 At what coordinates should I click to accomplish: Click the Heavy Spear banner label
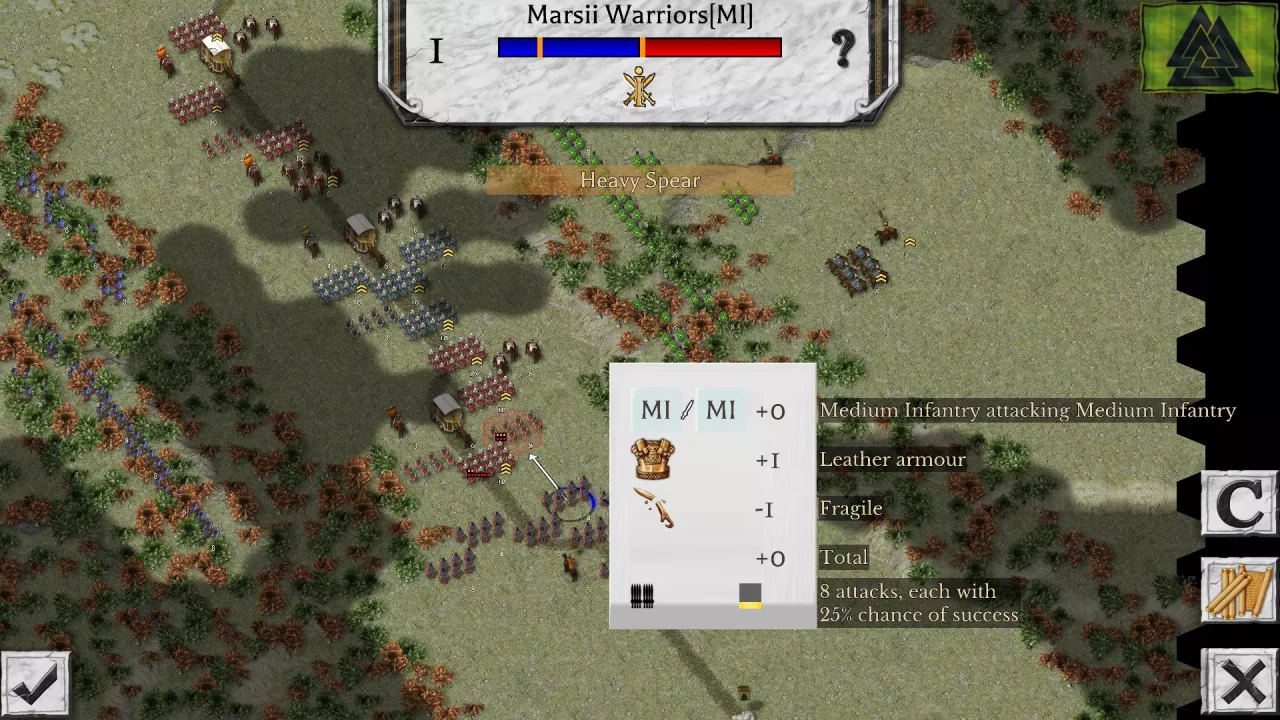(640, 180)
